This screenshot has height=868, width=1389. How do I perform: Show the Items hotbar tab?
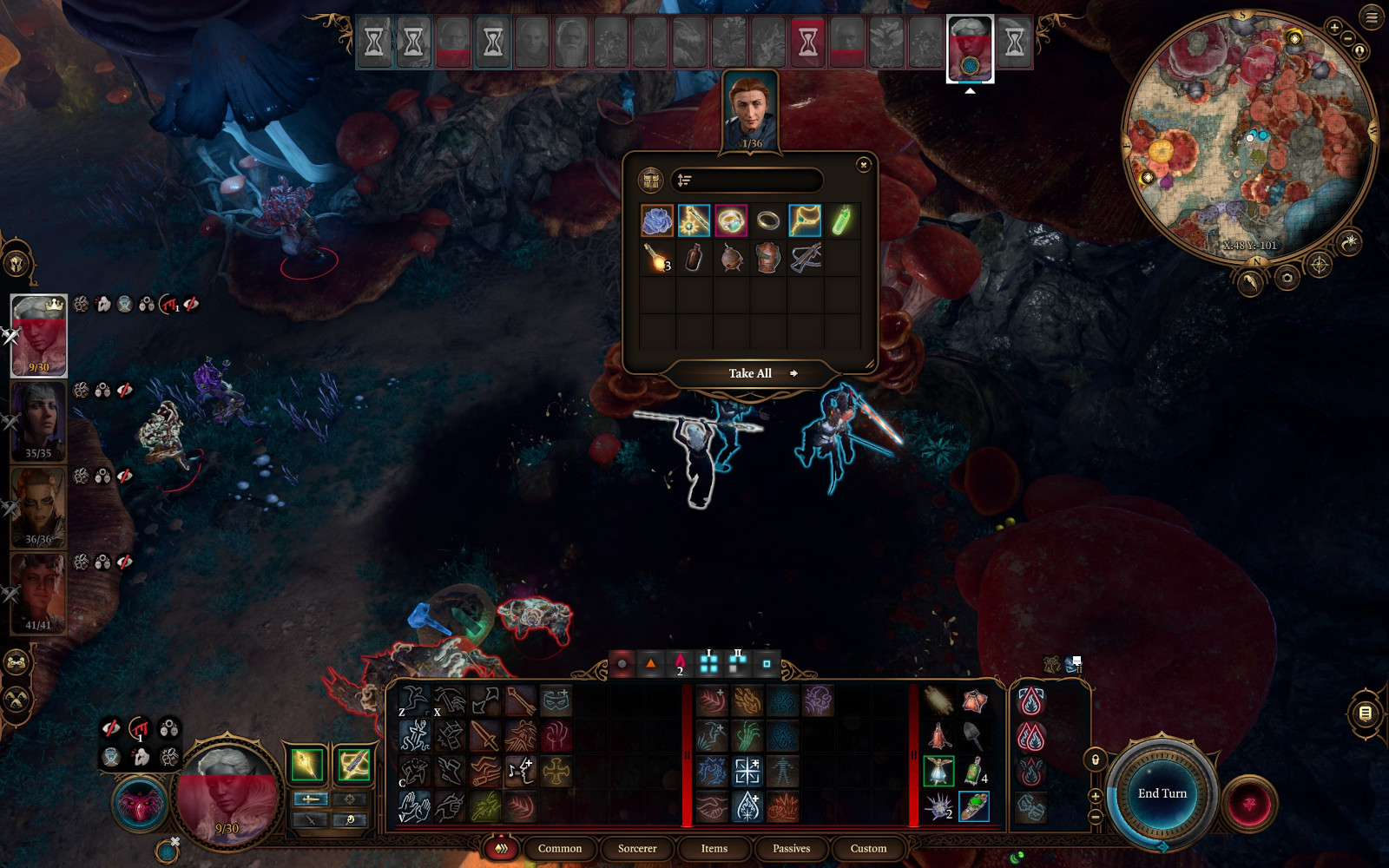pos(714,848)
